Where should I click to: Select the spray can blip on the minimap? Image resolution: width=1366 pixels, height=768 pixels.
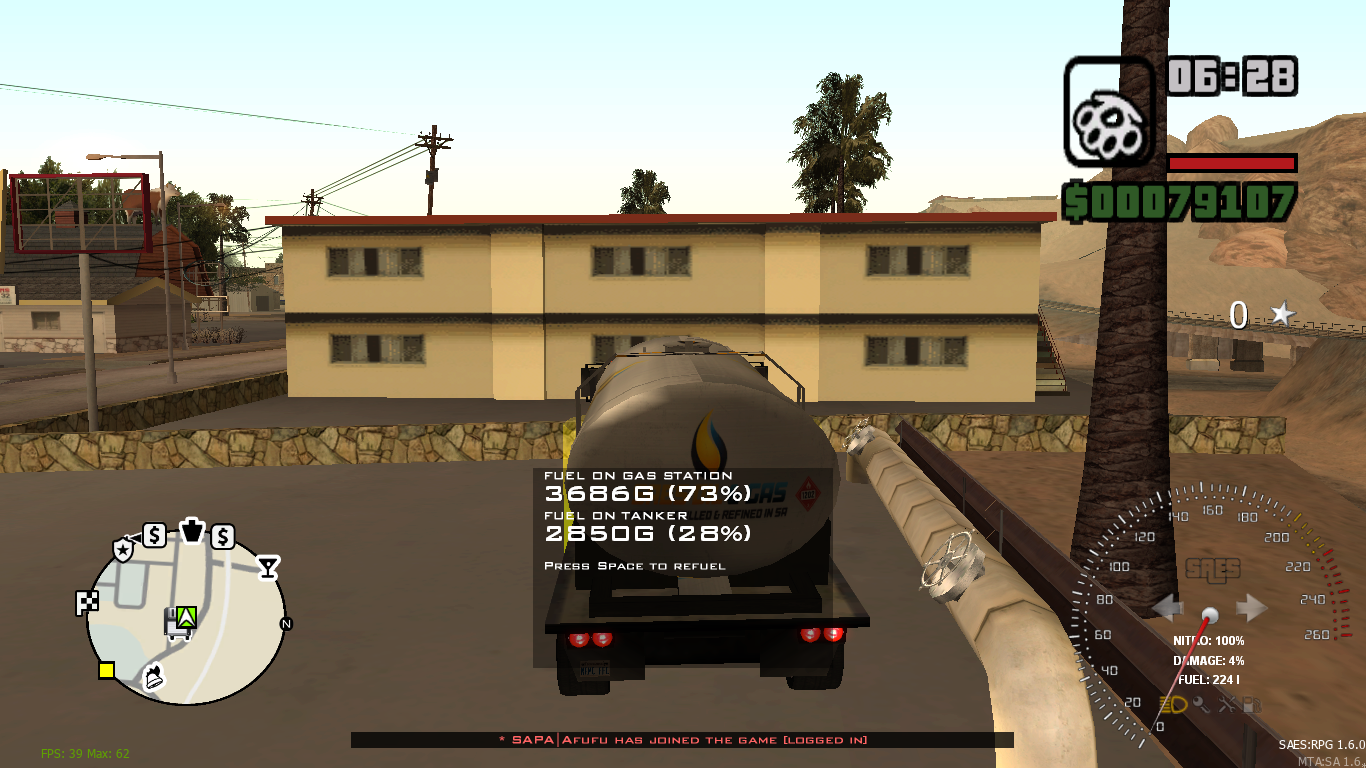[153, 678]
